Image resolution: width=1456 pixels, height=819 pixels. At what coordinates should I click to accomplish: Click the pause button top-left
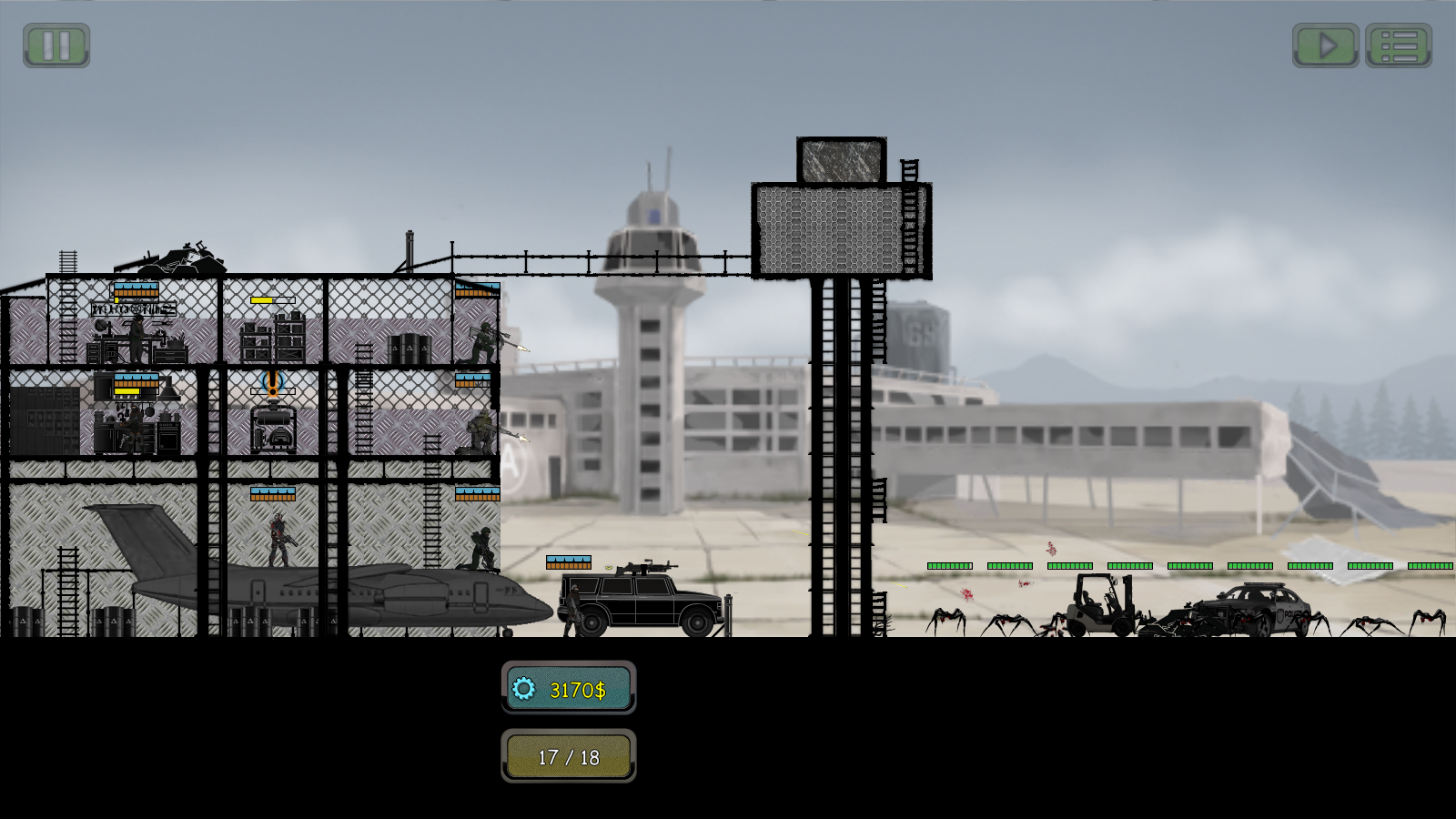(x=55, y=43)
